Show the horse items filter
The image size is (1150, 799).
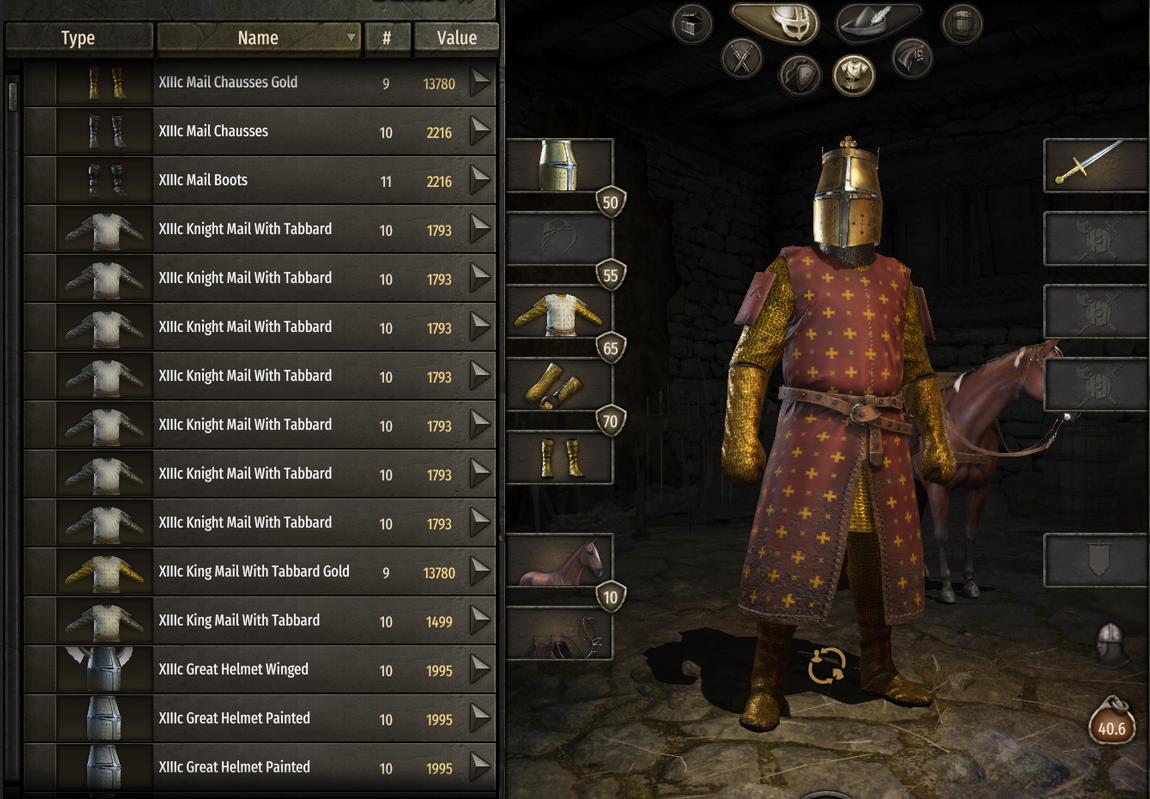910,58
